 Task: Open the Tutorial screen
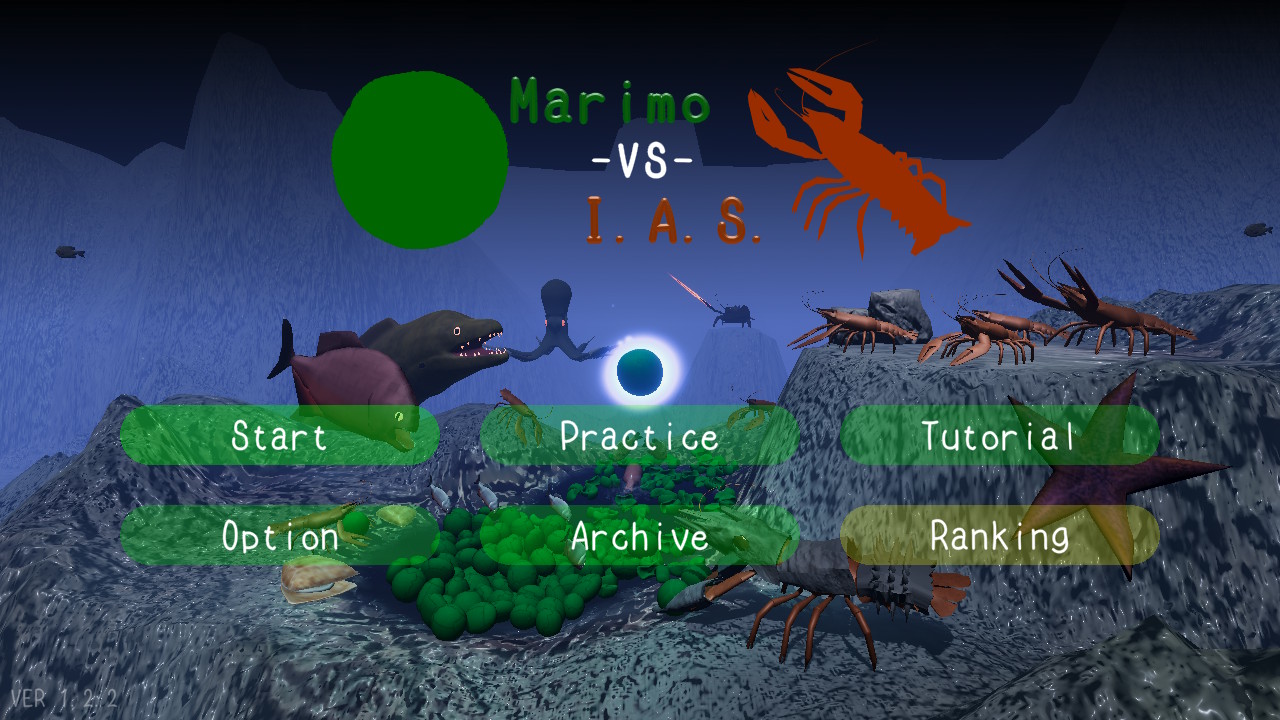(1000, 437)
